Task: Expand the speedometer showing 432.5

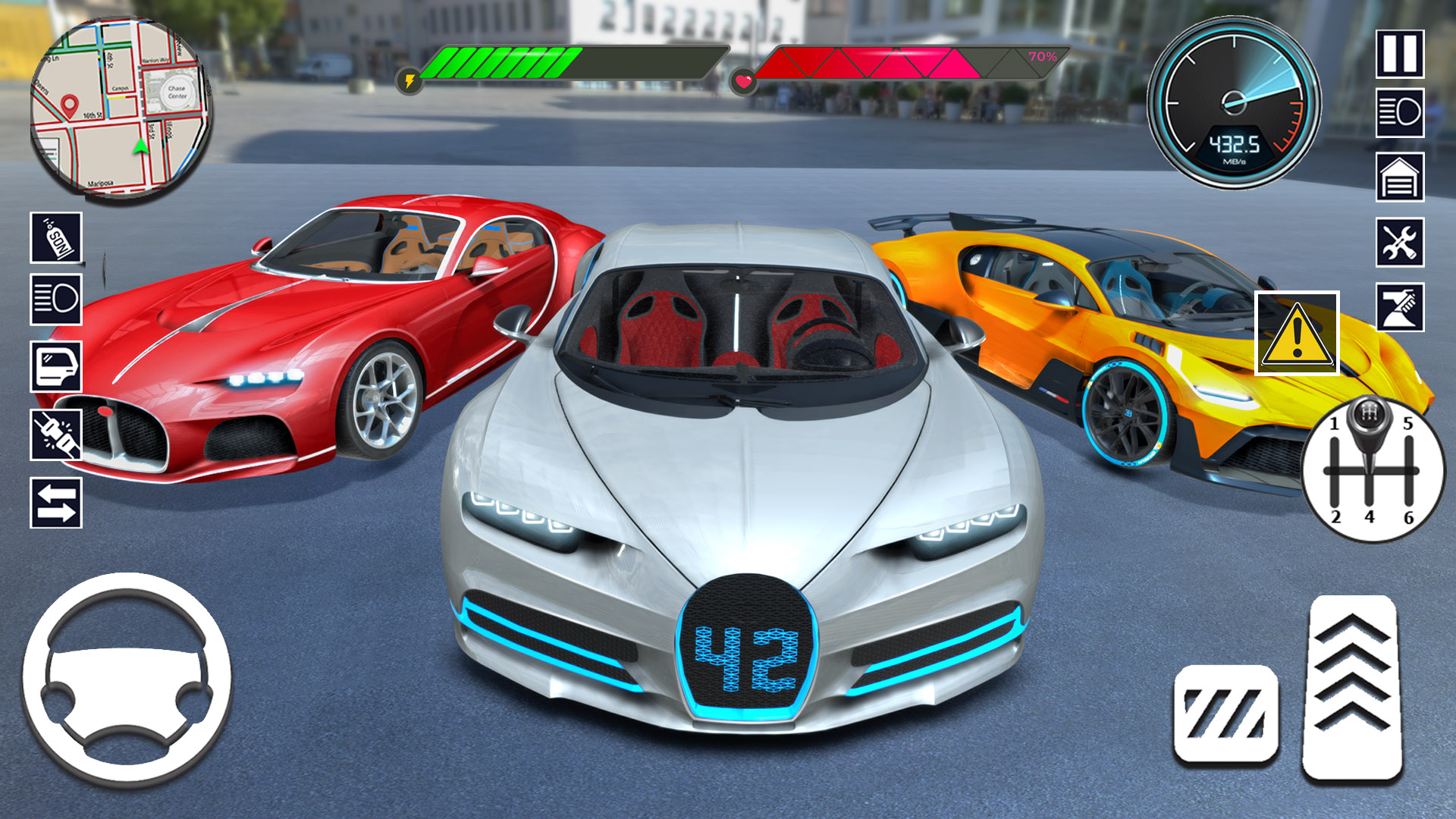Action: tap(1236, 102)
